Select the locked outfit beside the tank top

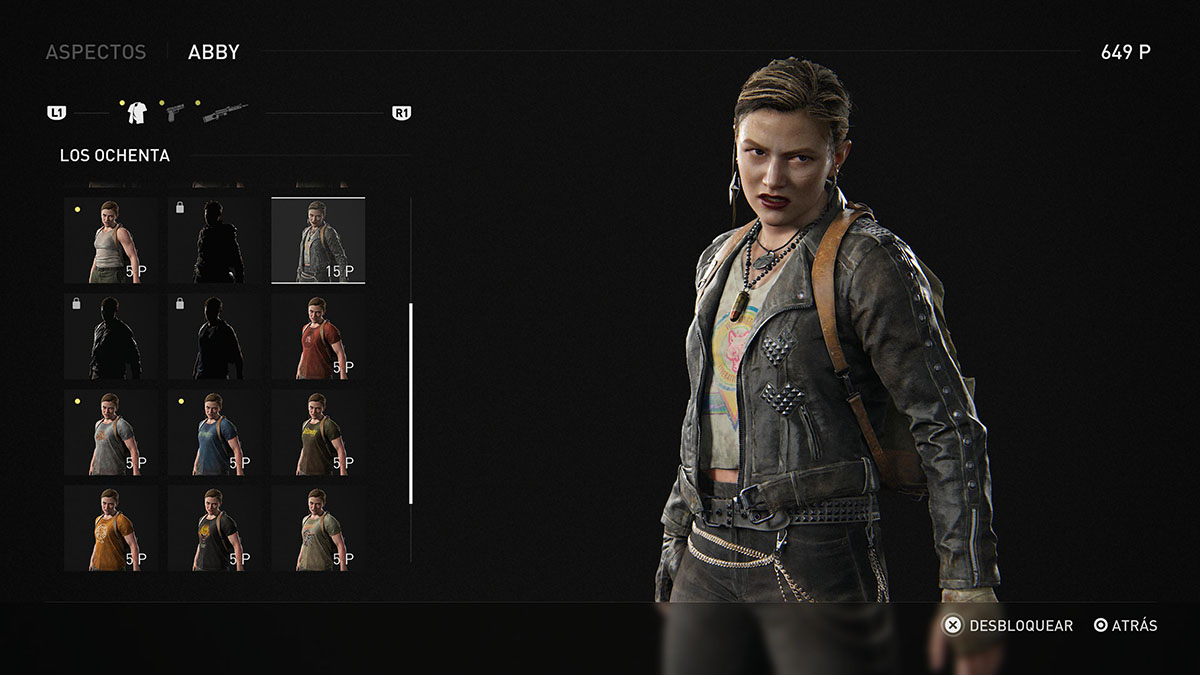tap(214, 240)
